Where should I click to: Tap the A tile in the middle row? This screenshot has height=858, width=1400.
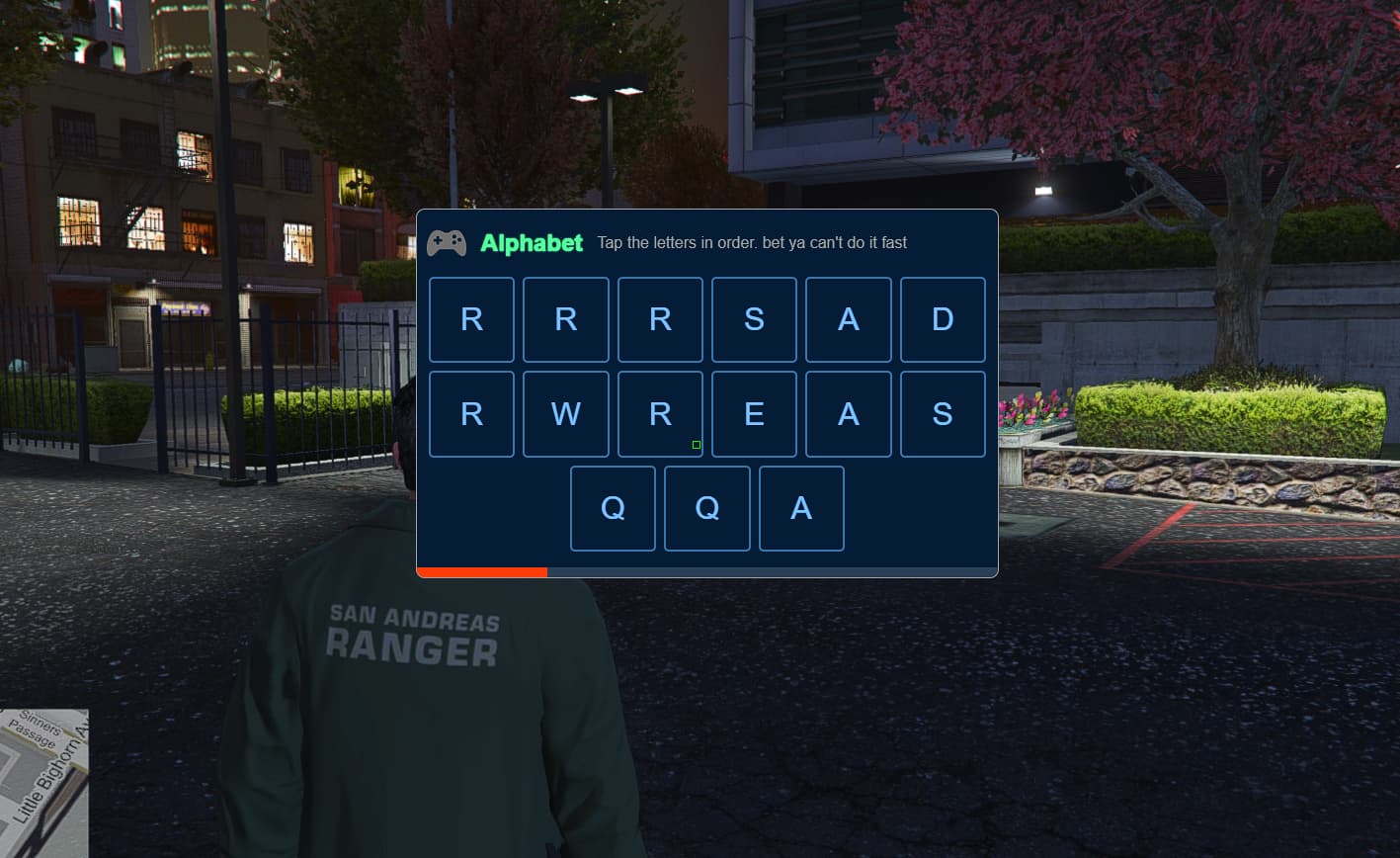point(848,413)
